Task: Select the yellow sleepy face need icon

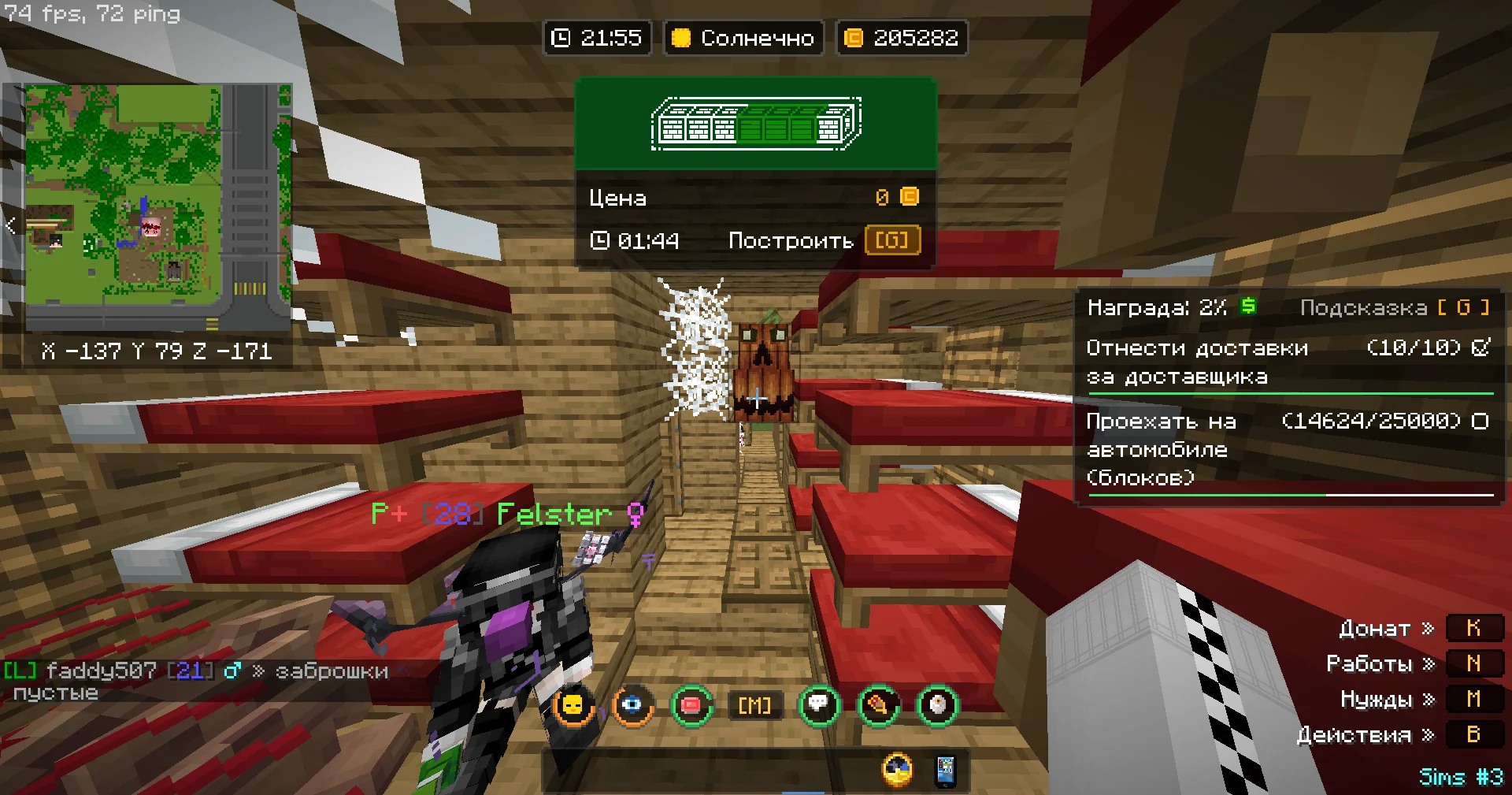Action: point(573,705)
